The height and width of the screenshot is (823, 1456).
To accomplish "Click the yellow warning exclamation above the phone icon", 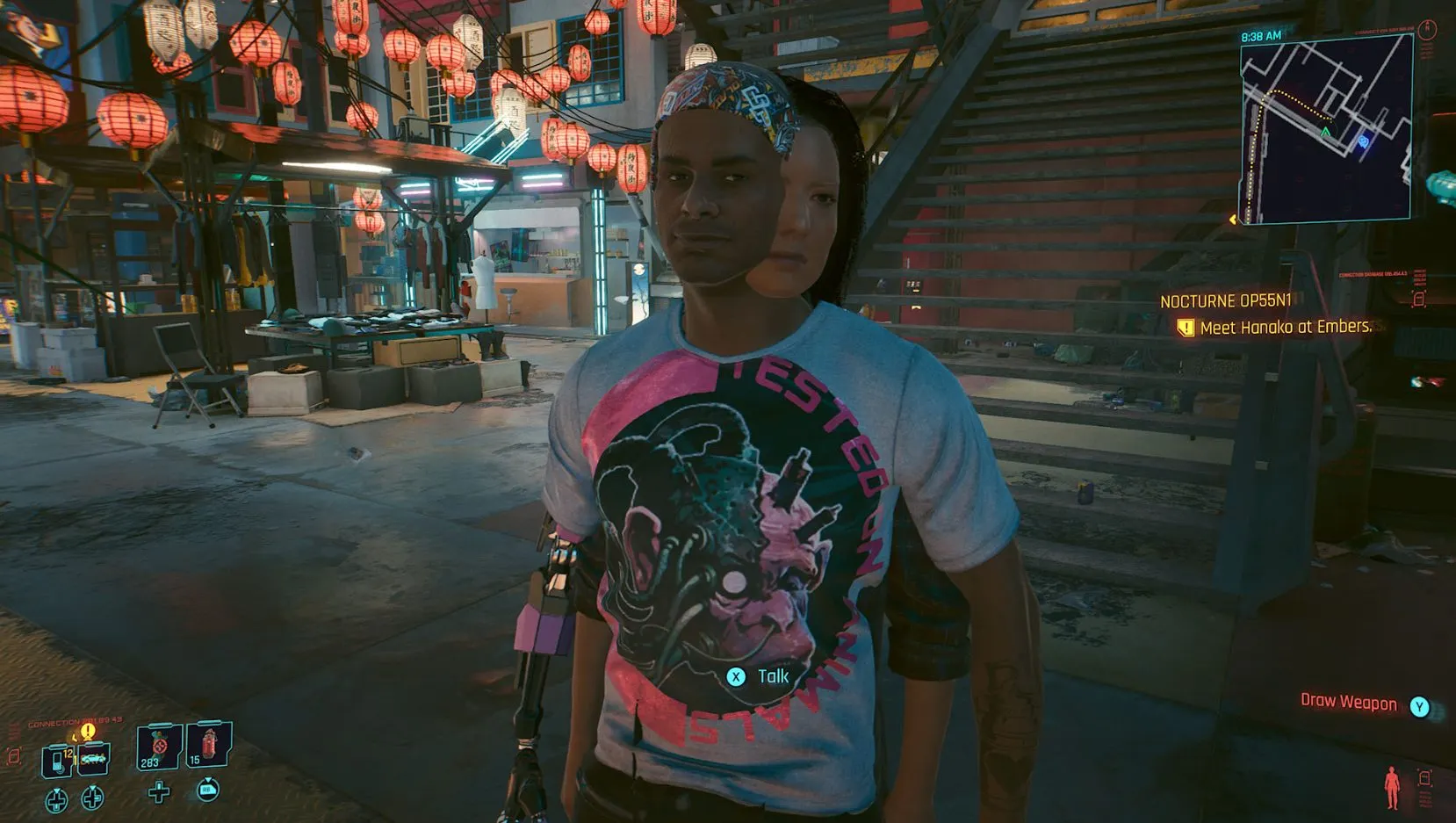I will pyautogui.click(x=87, y=731).
